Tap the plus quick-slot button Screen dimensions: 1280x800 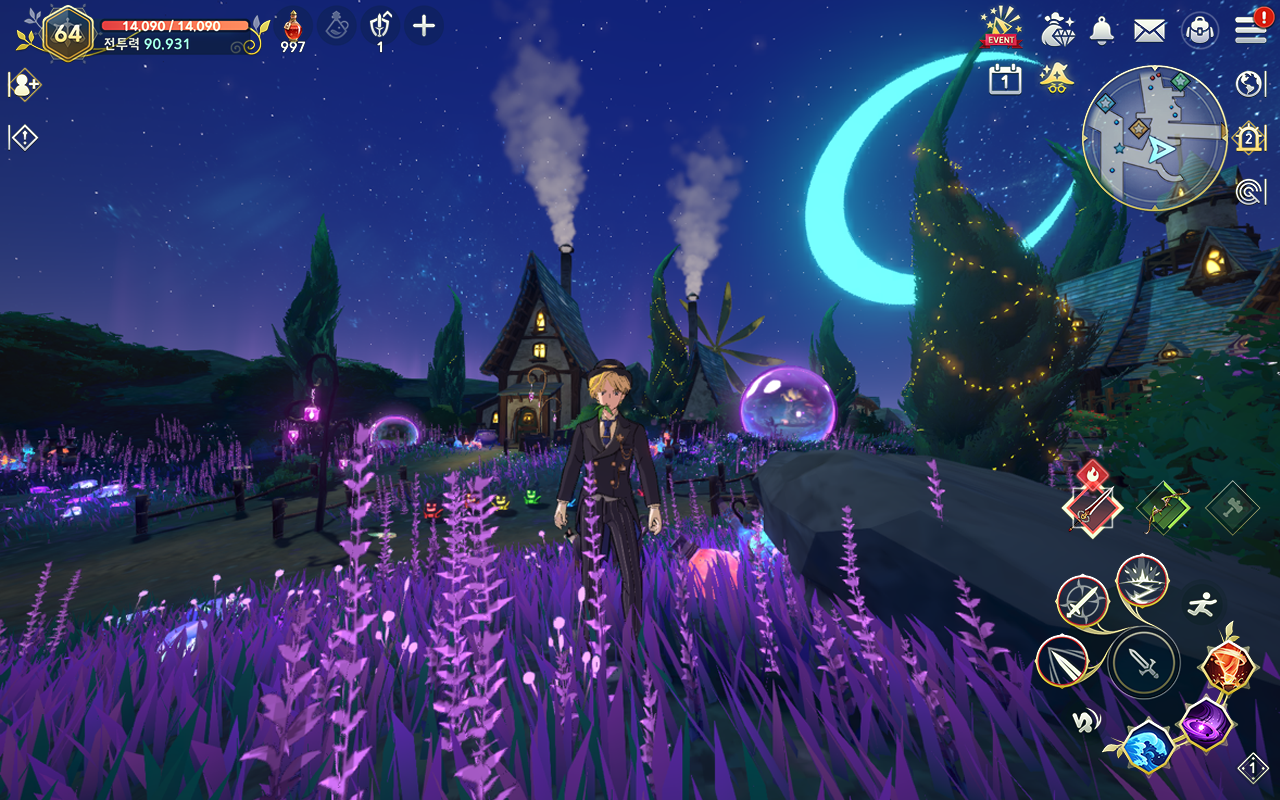[424, 26]
